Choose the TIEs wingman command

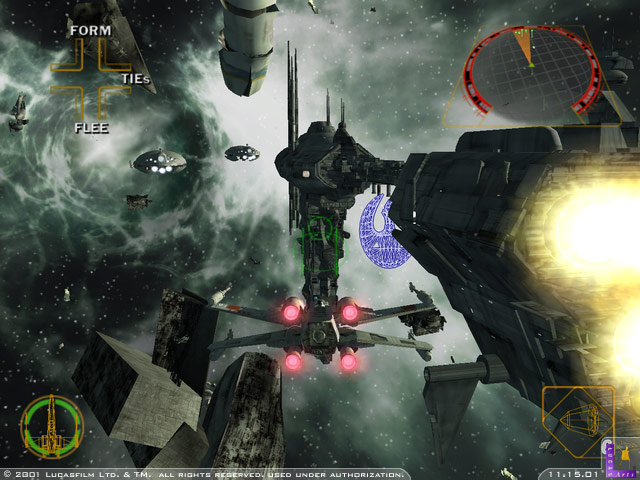(x=136, y=78)
